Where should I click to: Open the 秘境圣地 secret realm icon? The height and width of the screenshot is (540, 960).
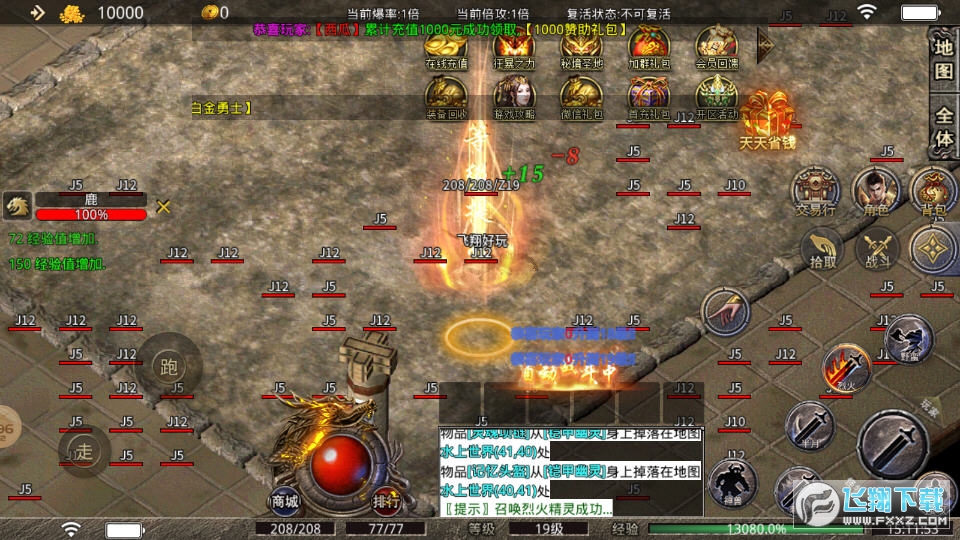pos(581,46)
